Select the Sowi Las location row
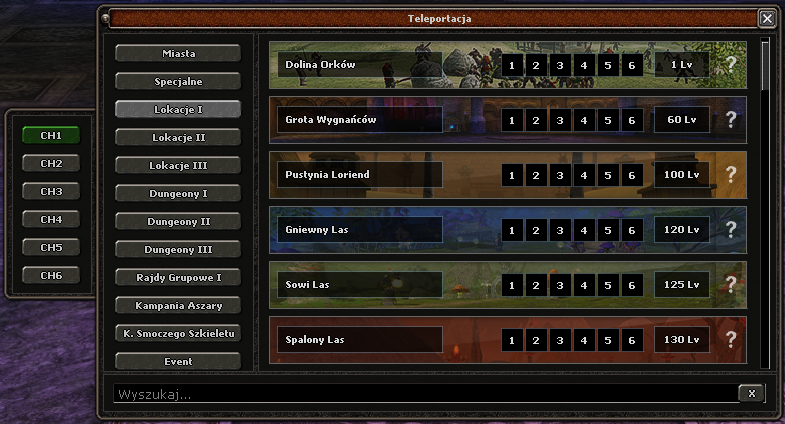 360,285
